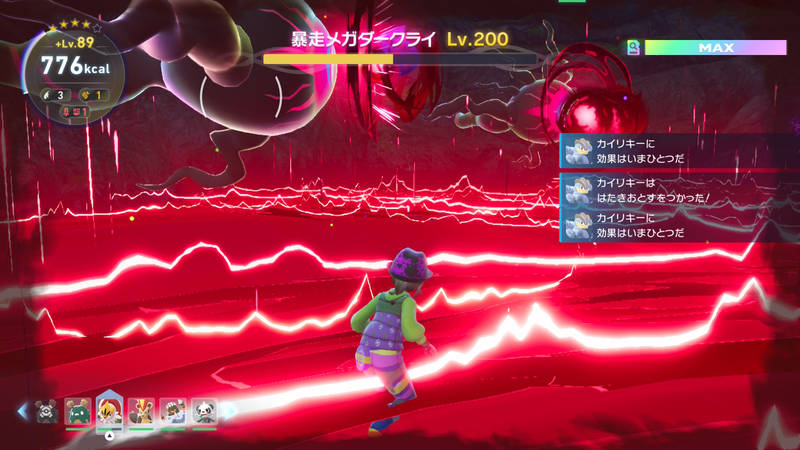The image size is (800, 450).
Task: Choose the green Garbodor party slot
Action: coord(78,410)
